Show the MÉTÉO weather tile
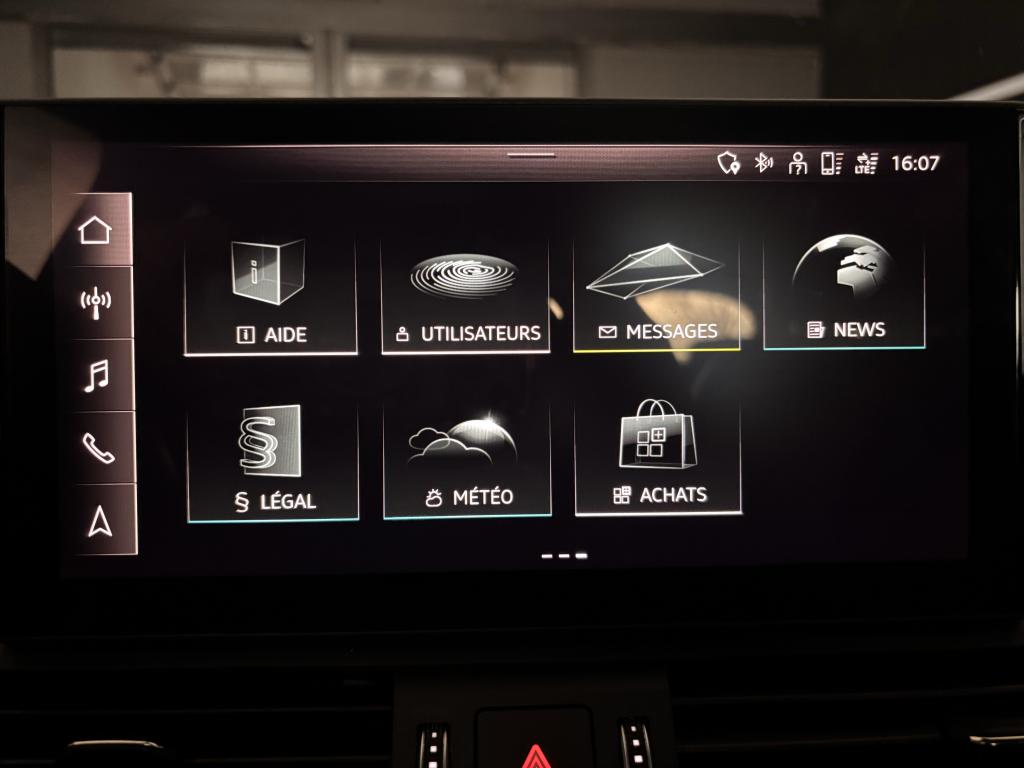This screenshot has width=1024, height=768. click(467, 459)
